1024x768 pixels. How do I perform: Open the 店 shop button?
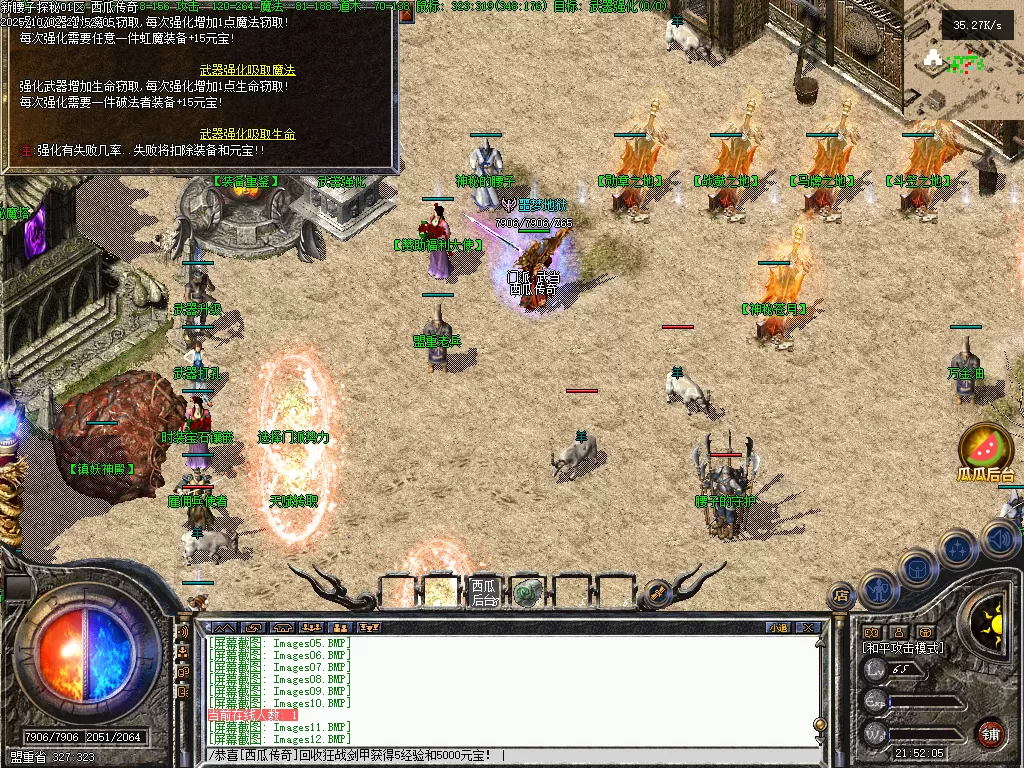[x=841, y=597]
